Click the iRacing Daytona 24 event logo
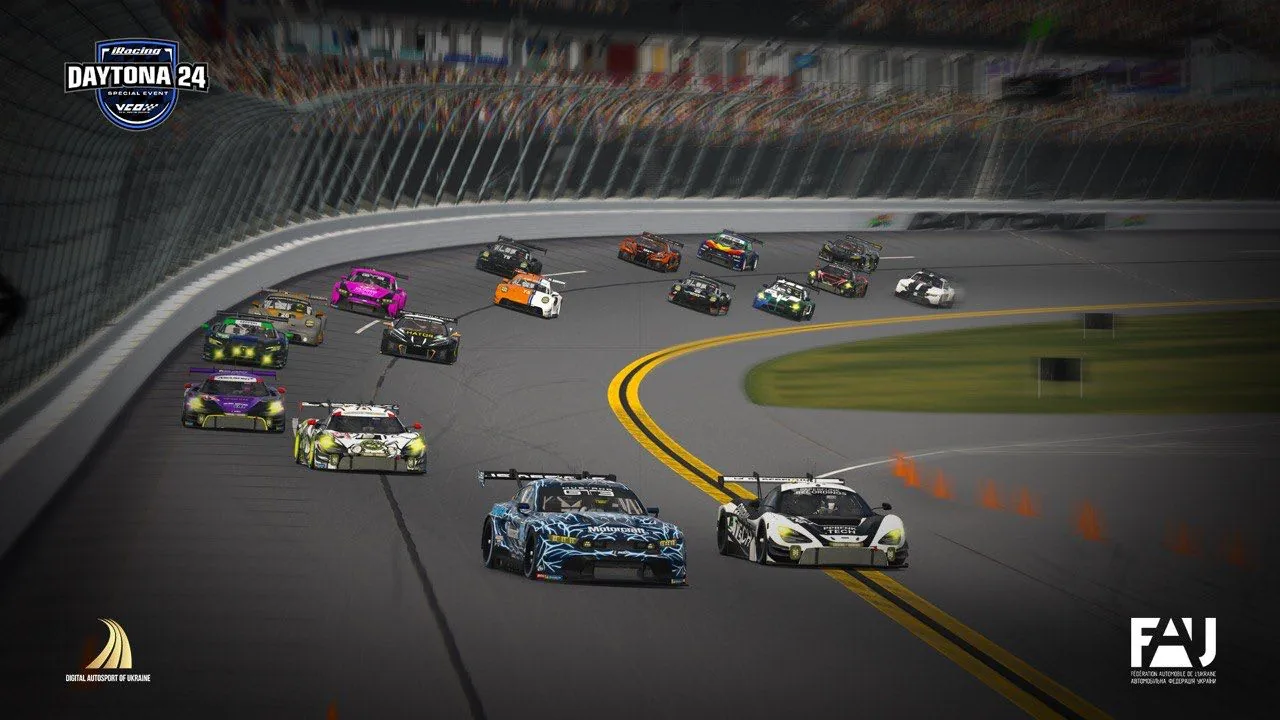Image resolution: width=1280 pixels, height=720 pixels. pos(136,82)
